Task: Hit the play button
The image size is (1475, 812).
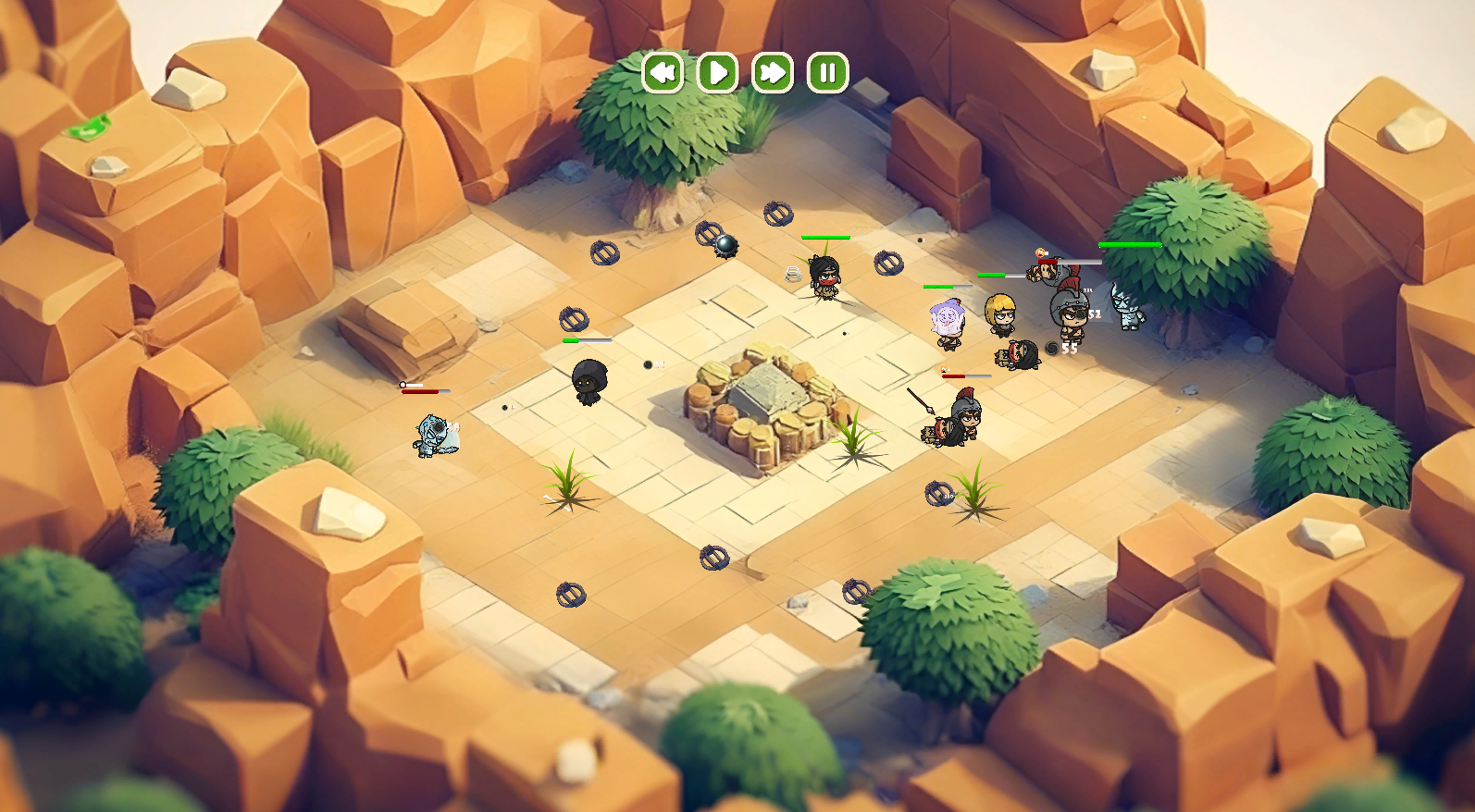Action: pos(717,72)
